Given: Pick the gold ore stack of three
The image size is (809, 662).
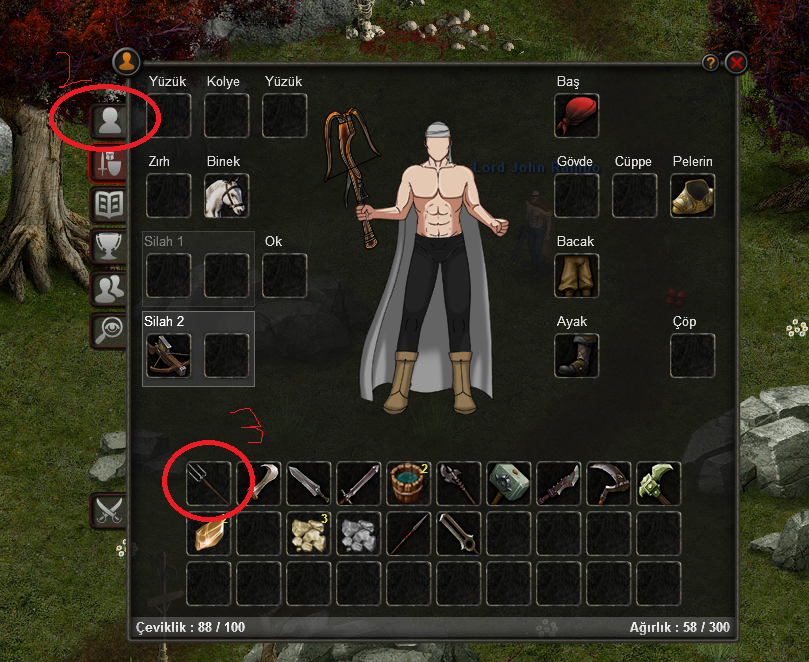Looking at the screenshot, I should point(309,534).
